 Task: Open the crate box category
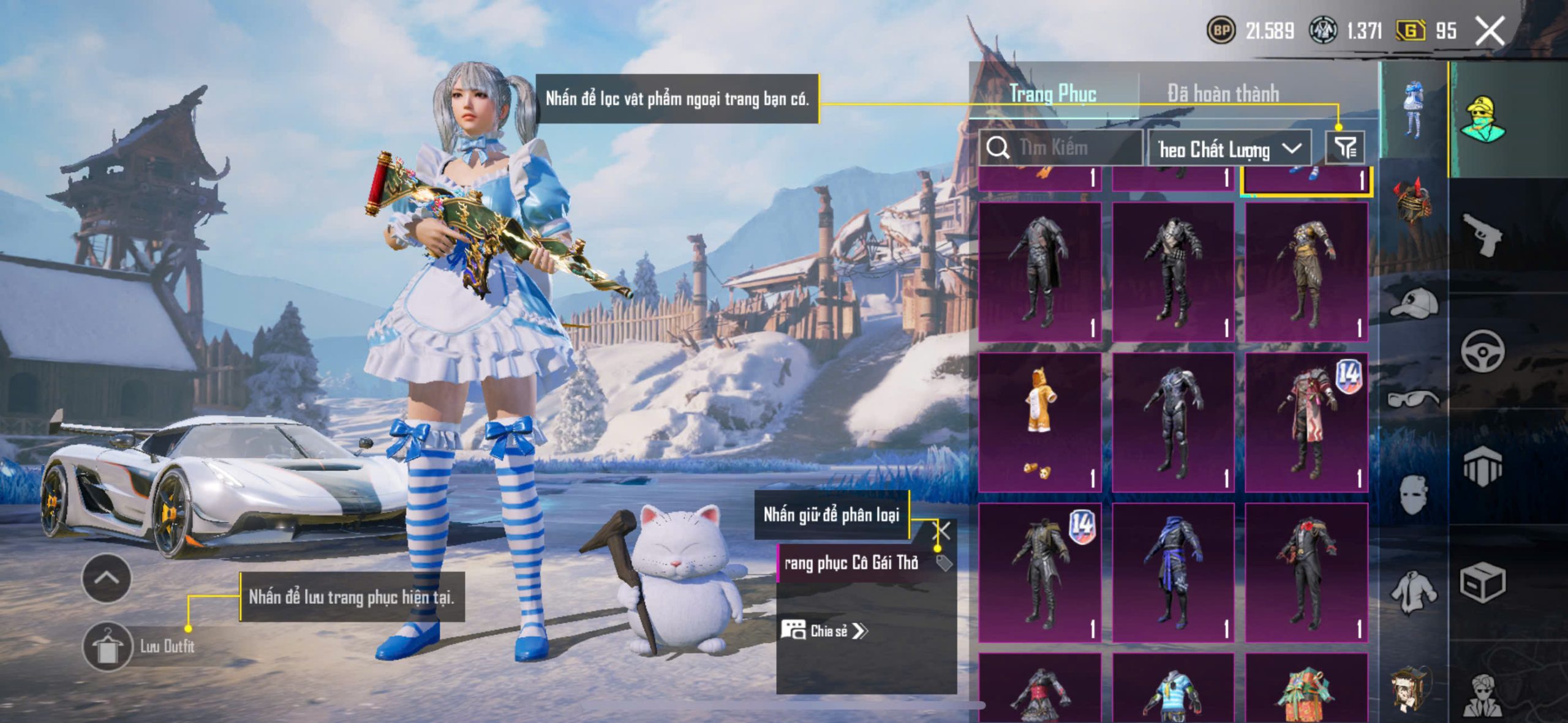click(1482, 582)
